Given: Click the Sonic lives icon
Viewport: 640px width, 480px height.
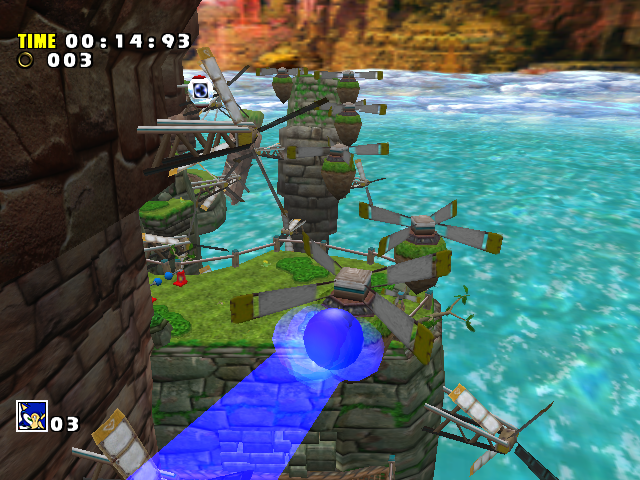Looking at the screenshot, I should click(31, 416).
